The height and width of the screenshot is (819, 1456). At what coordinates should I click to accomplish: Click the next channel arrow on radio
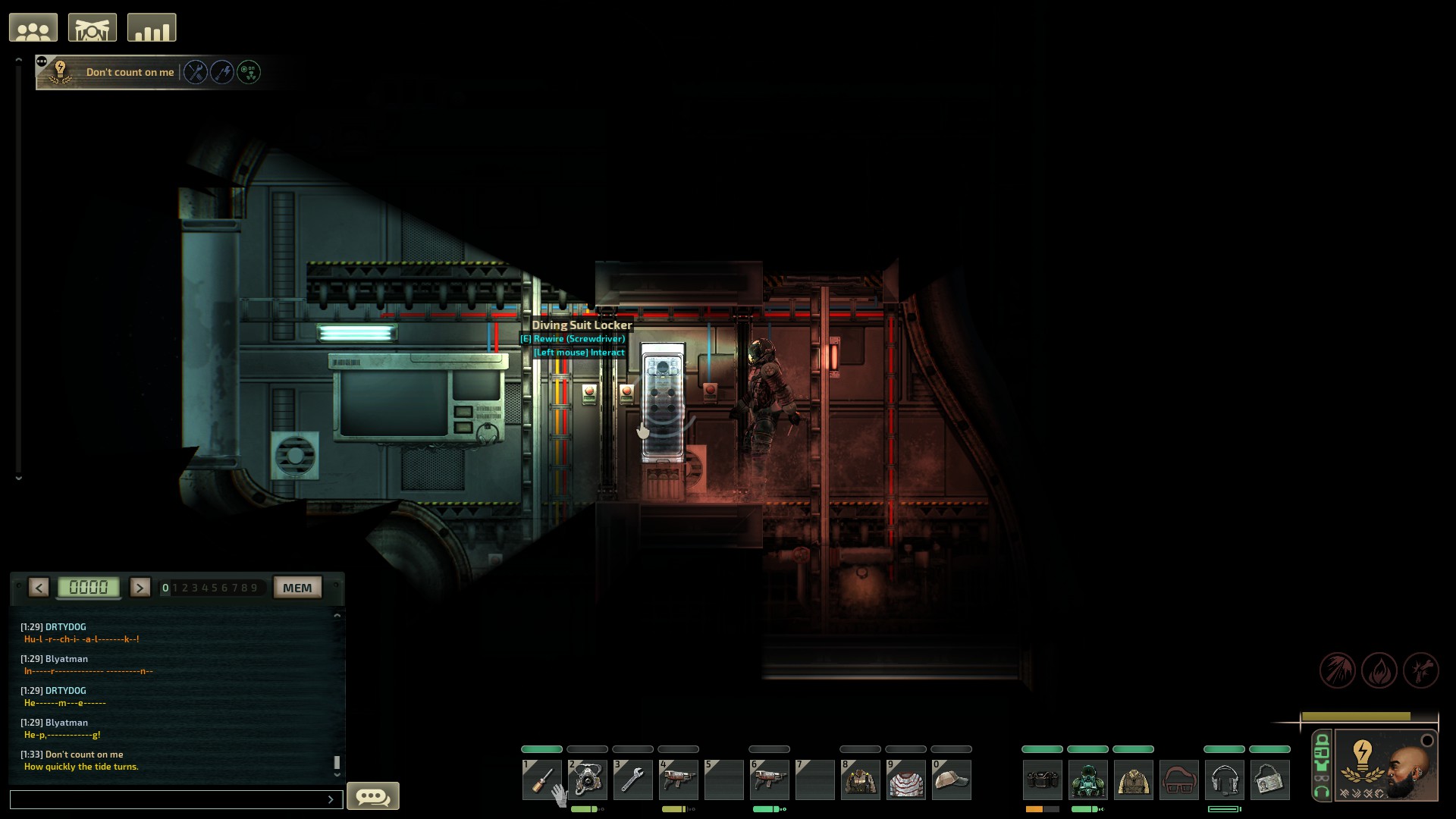click(140, 588)
